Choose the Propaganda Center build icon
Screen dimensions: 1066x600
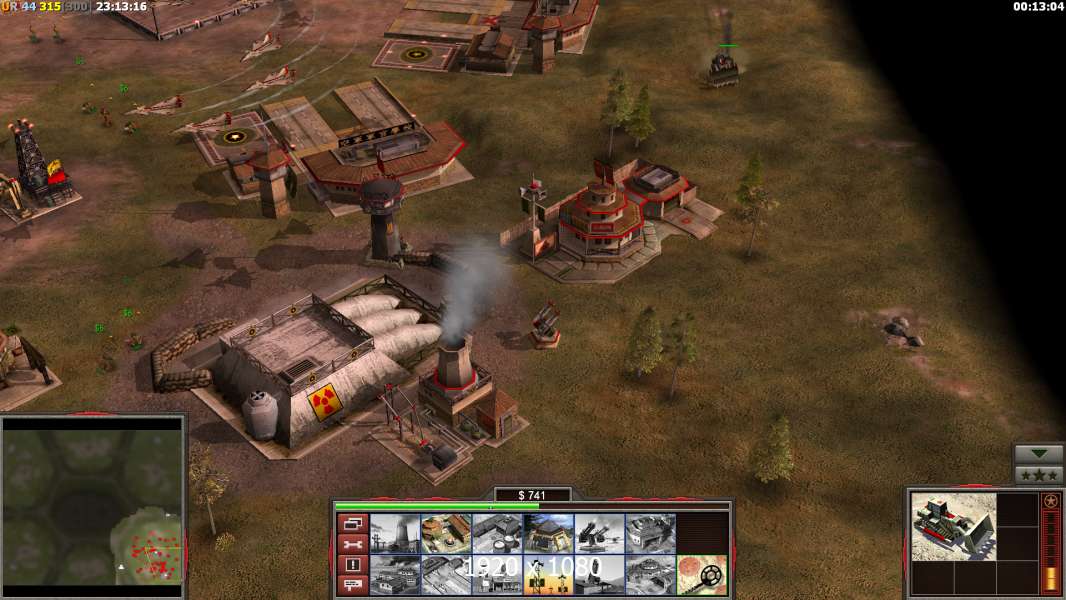click(x=651, y=574)
